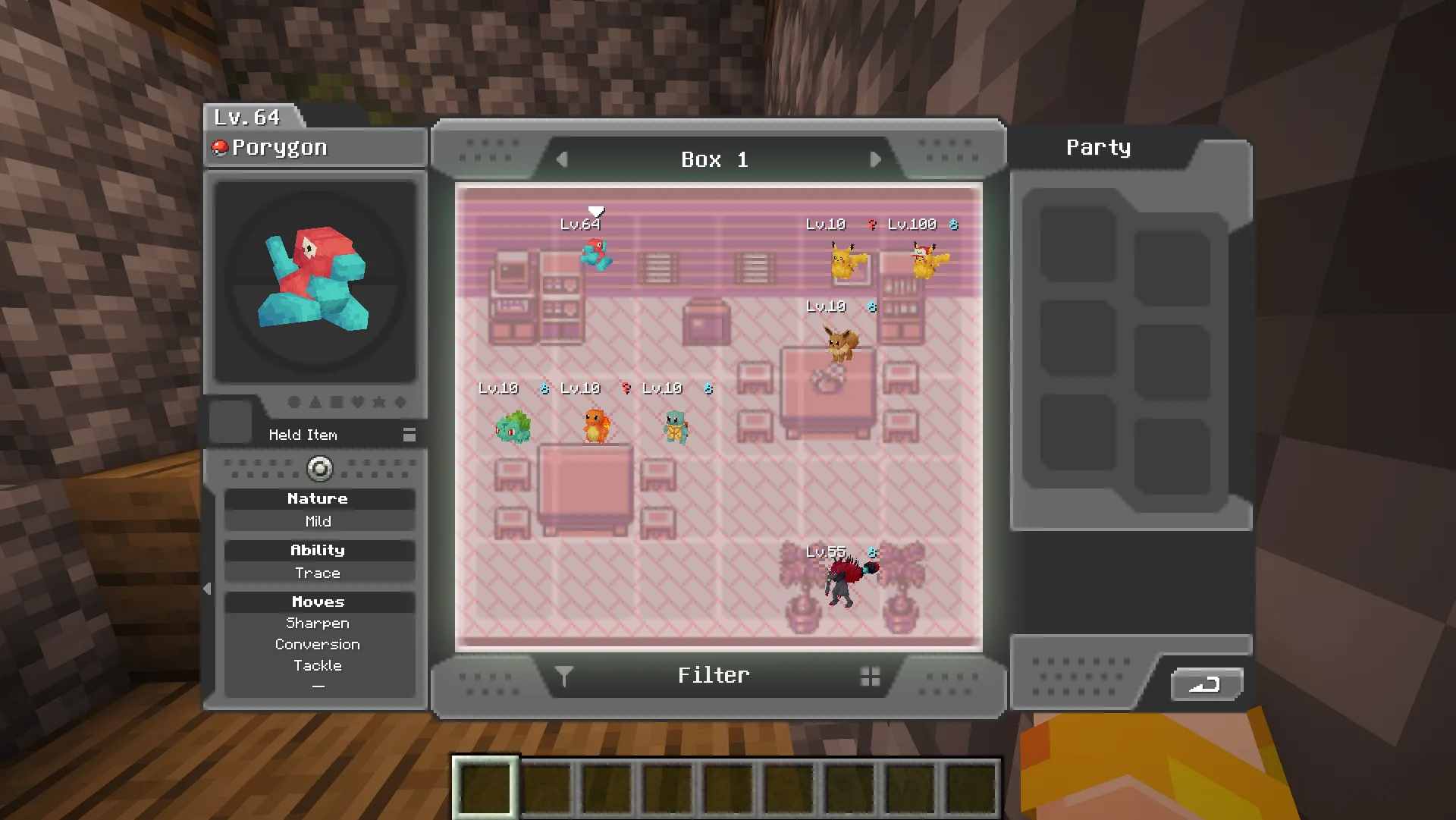The width and height of the screenshot is (1456, 820).
Task: Click the Held Item slot
Action: pos(231,421)
